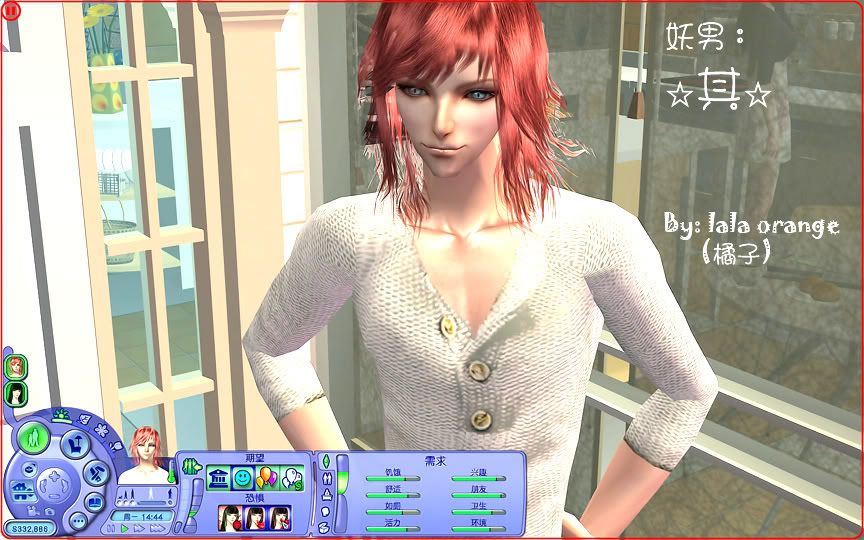The width and height of the screenshot is (864, 540).
Task: Open the neighborhood houses view button
Action: point(20,489)
